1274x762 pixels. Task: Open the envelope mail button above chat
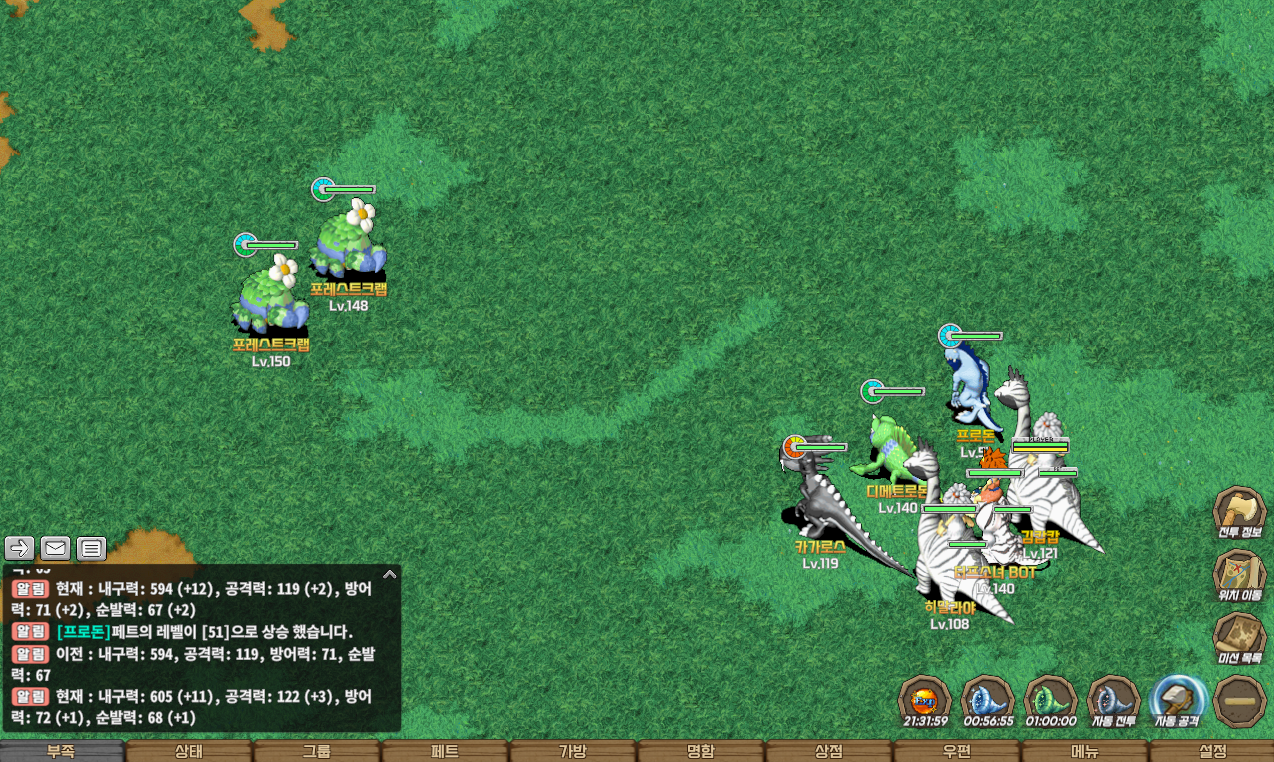pos(55,548)
